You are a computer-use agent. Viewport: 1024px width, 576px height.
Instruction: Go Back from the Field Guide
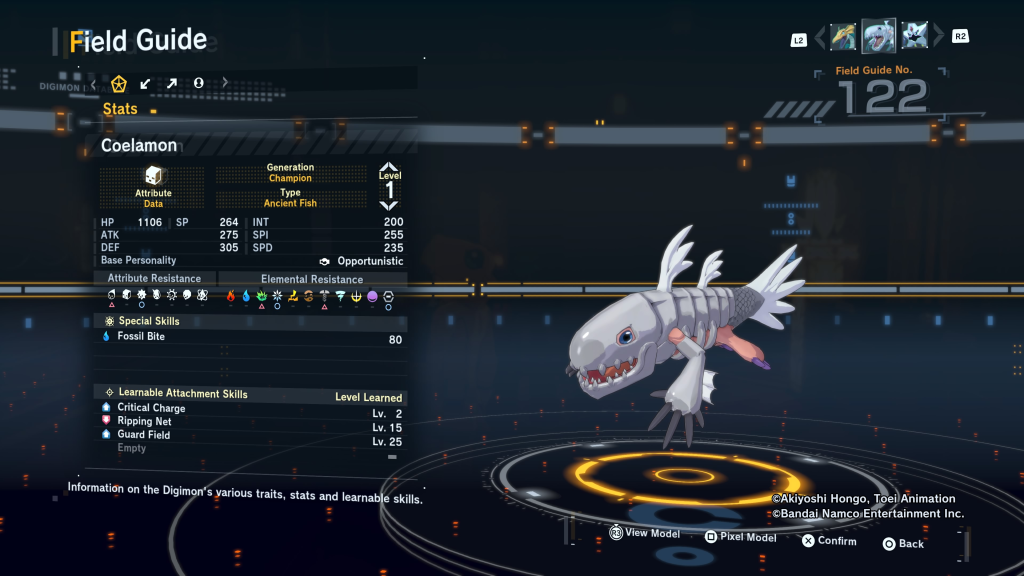click(903, 544)
